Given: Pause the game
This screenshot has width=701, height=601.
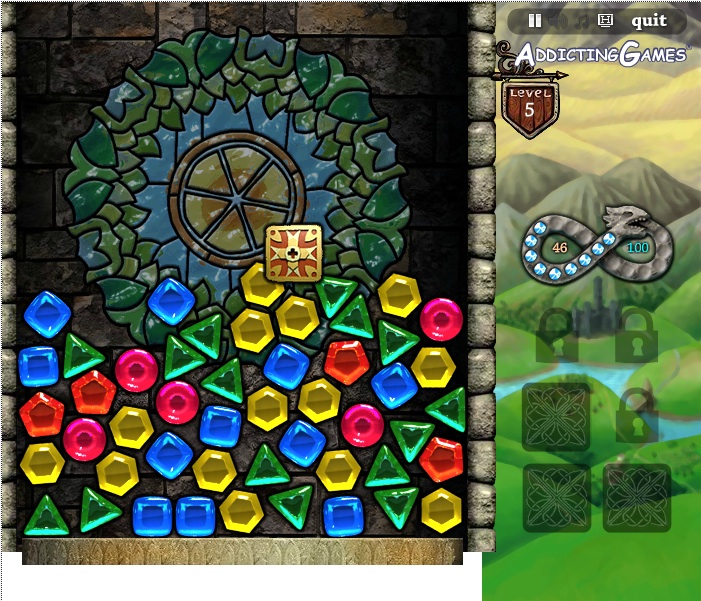Looking at the screenshot, I should click(535, 20).
